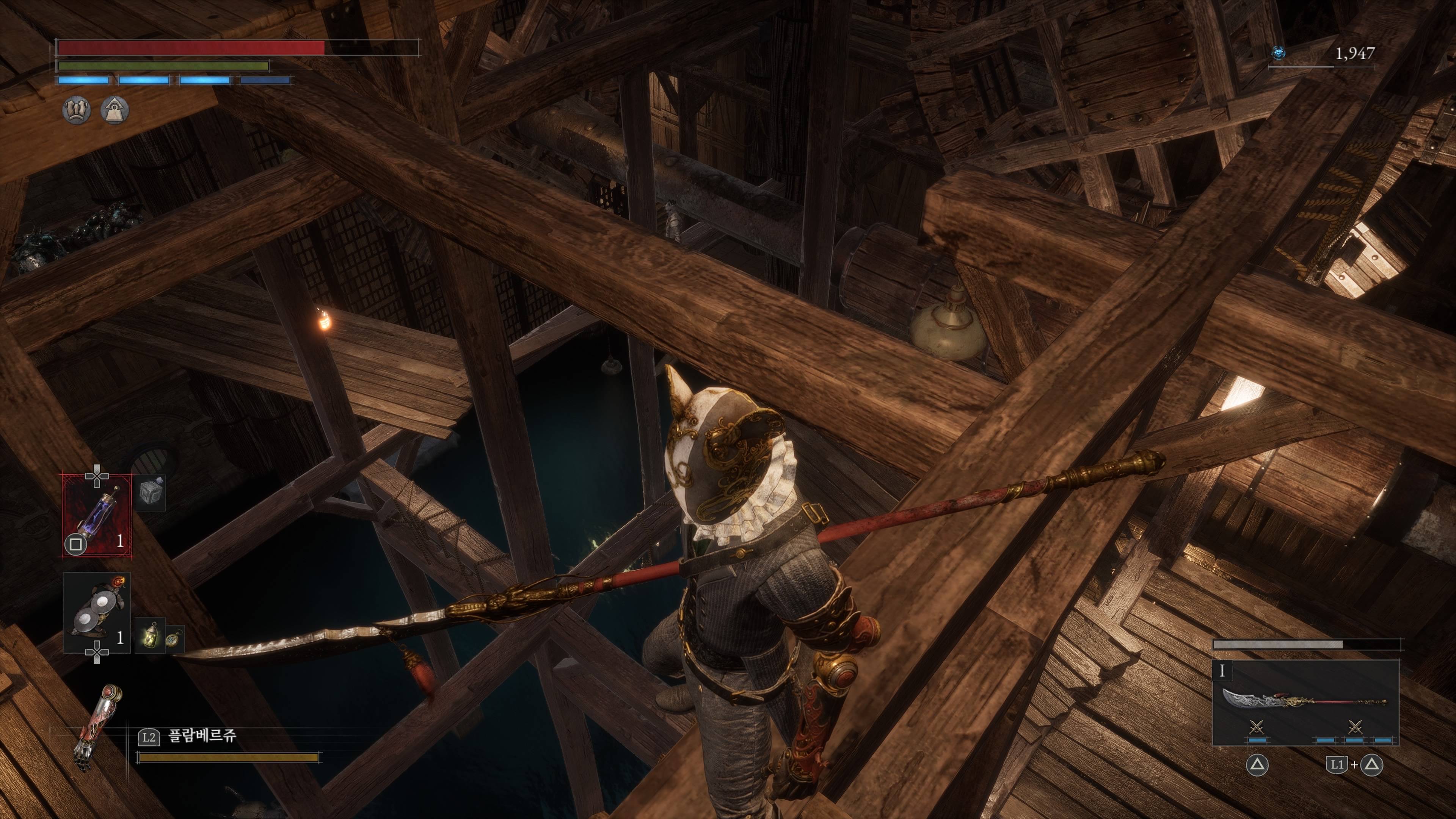Click the weight status buff icon
Screen dimensions: 1456x819
pos(115,109)
